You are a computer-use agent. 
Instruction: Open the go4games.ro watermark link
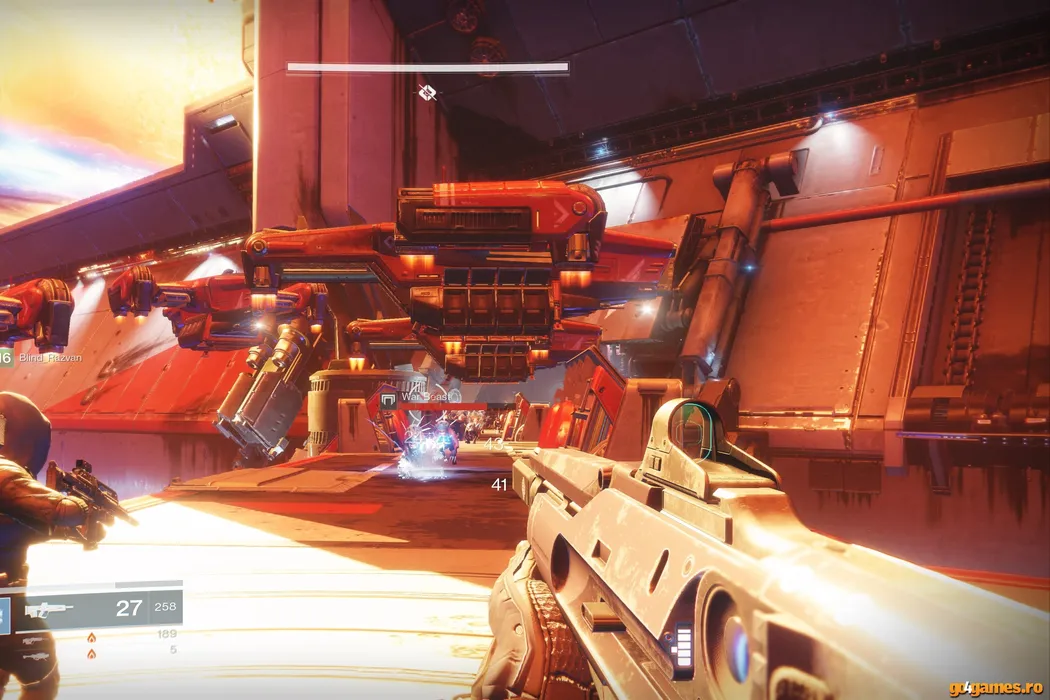point(993,687)
